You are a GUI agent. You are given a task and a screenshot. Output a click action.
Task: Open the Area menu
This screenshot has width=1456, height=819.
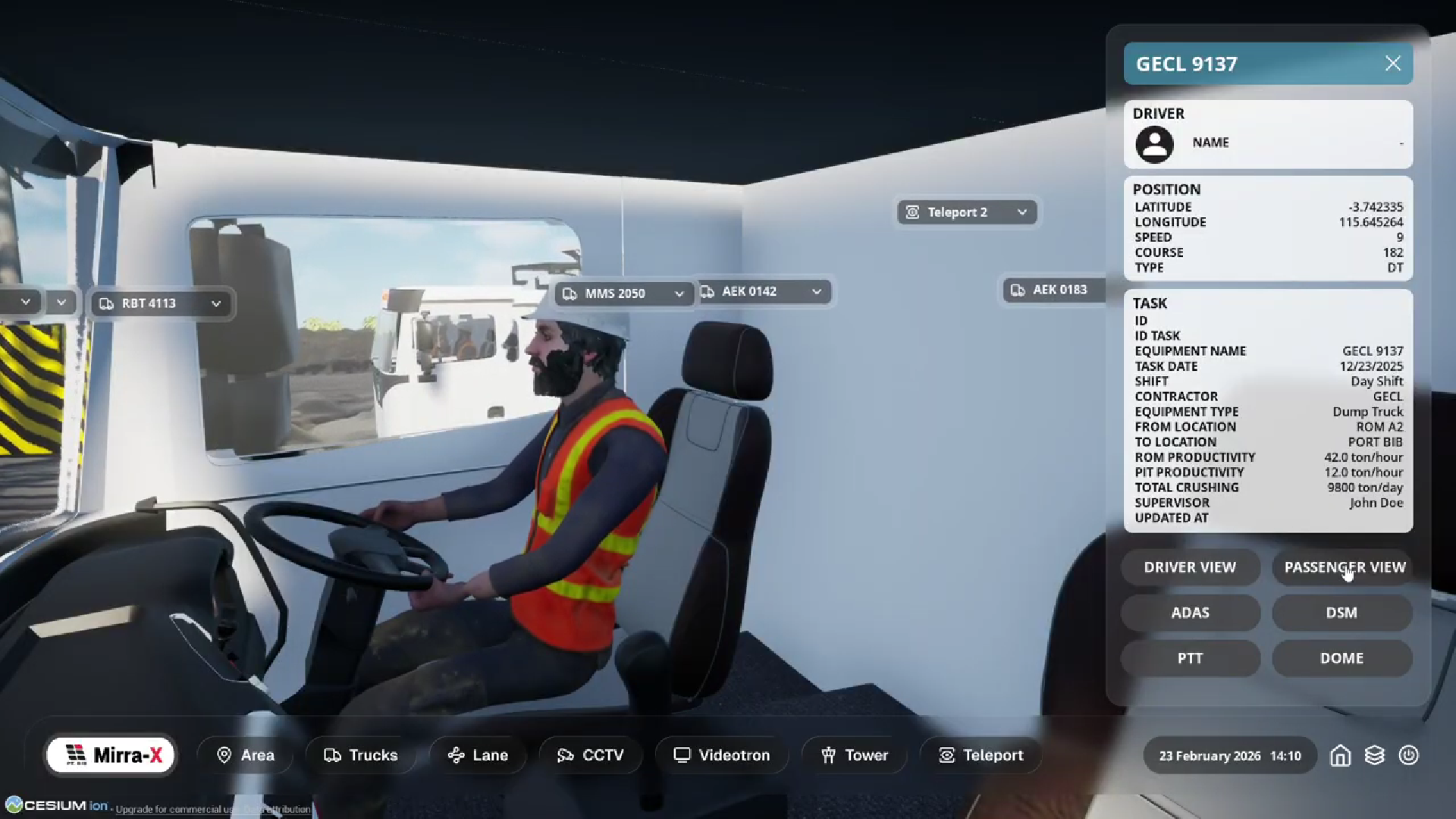[x=245, y=755]
